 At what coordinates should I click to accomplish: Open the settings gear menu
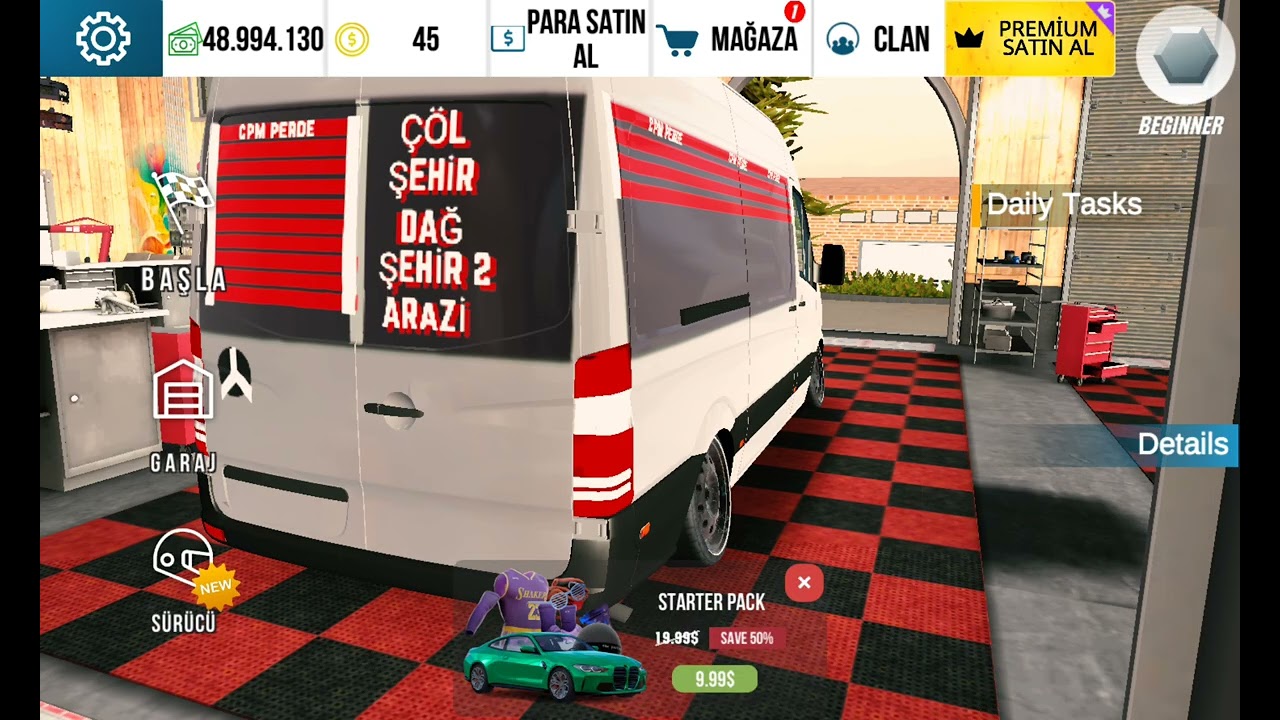pyautogui.click(x=102, y=39)
